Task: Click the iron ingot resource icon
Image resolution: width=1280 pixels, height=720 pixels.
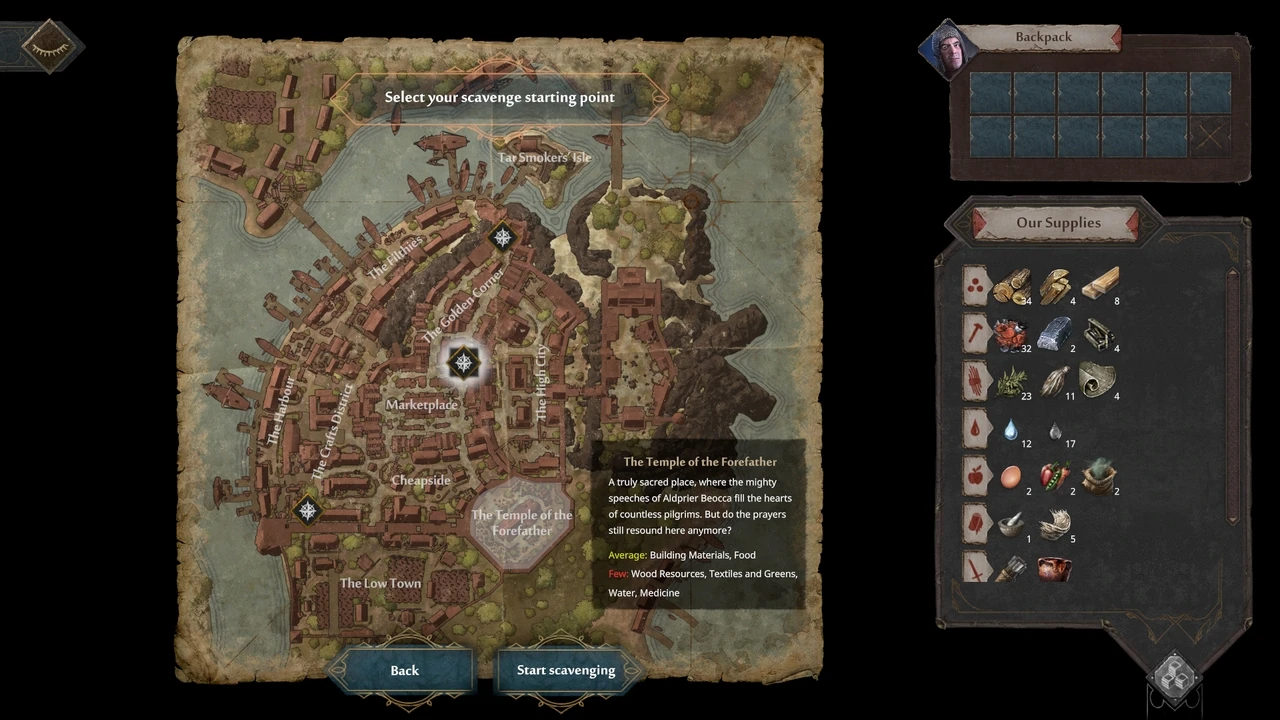Action: click(1056, 335)
